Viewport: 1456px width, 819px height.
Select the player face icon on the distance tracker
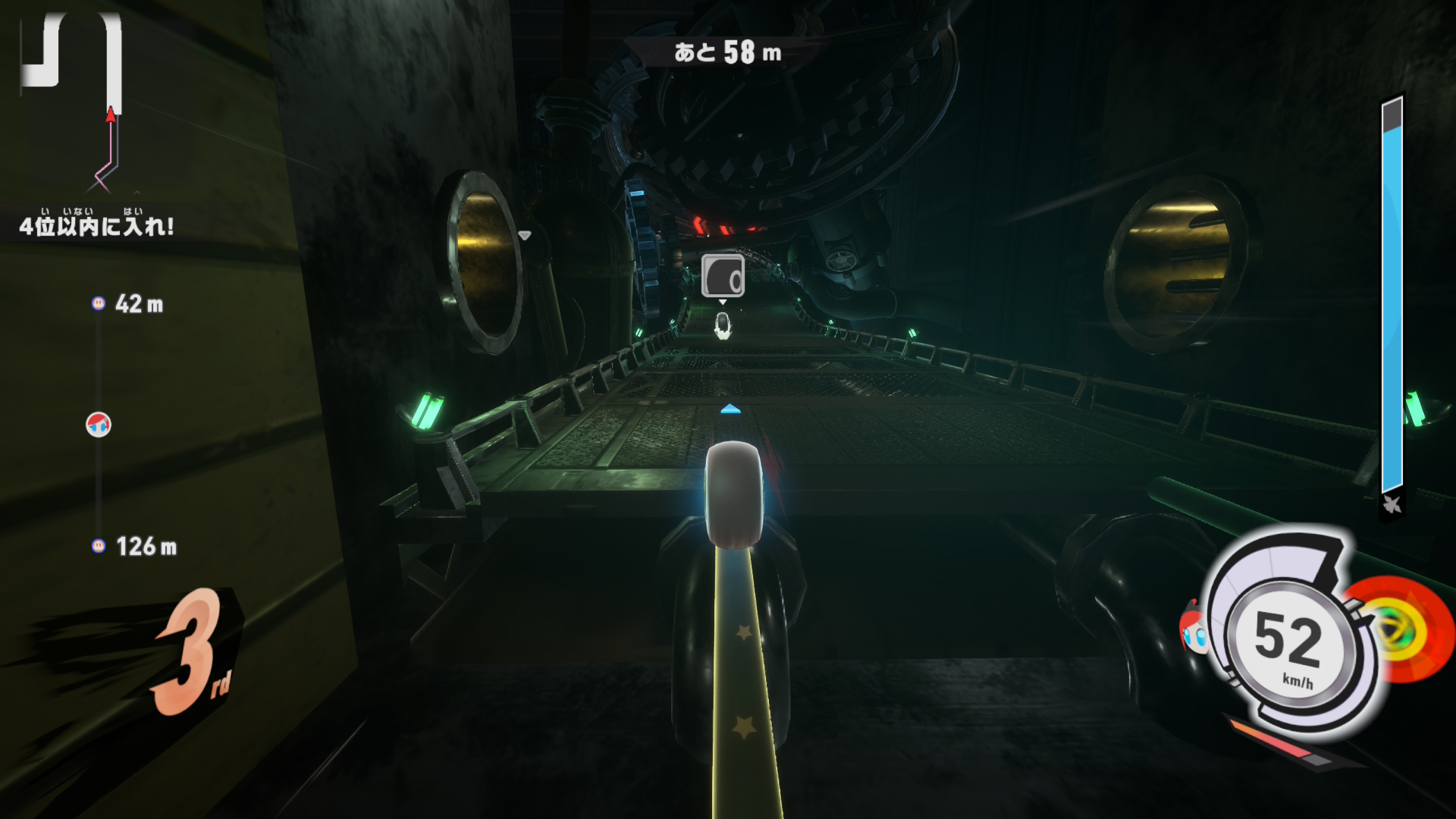(99, 425)
